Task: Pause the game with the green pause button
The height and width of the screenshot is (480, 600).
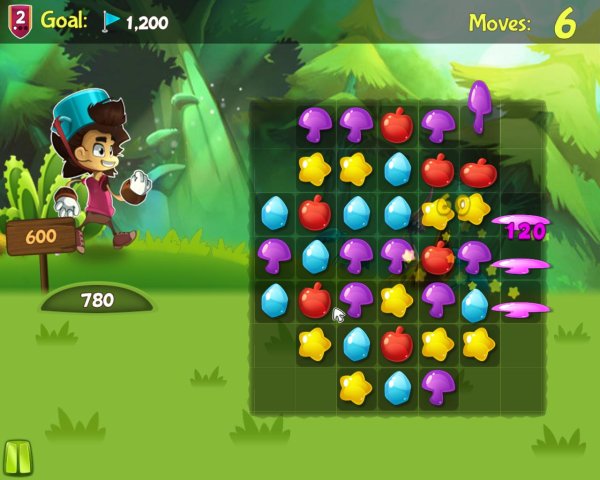Action: (x=17, y=457)
